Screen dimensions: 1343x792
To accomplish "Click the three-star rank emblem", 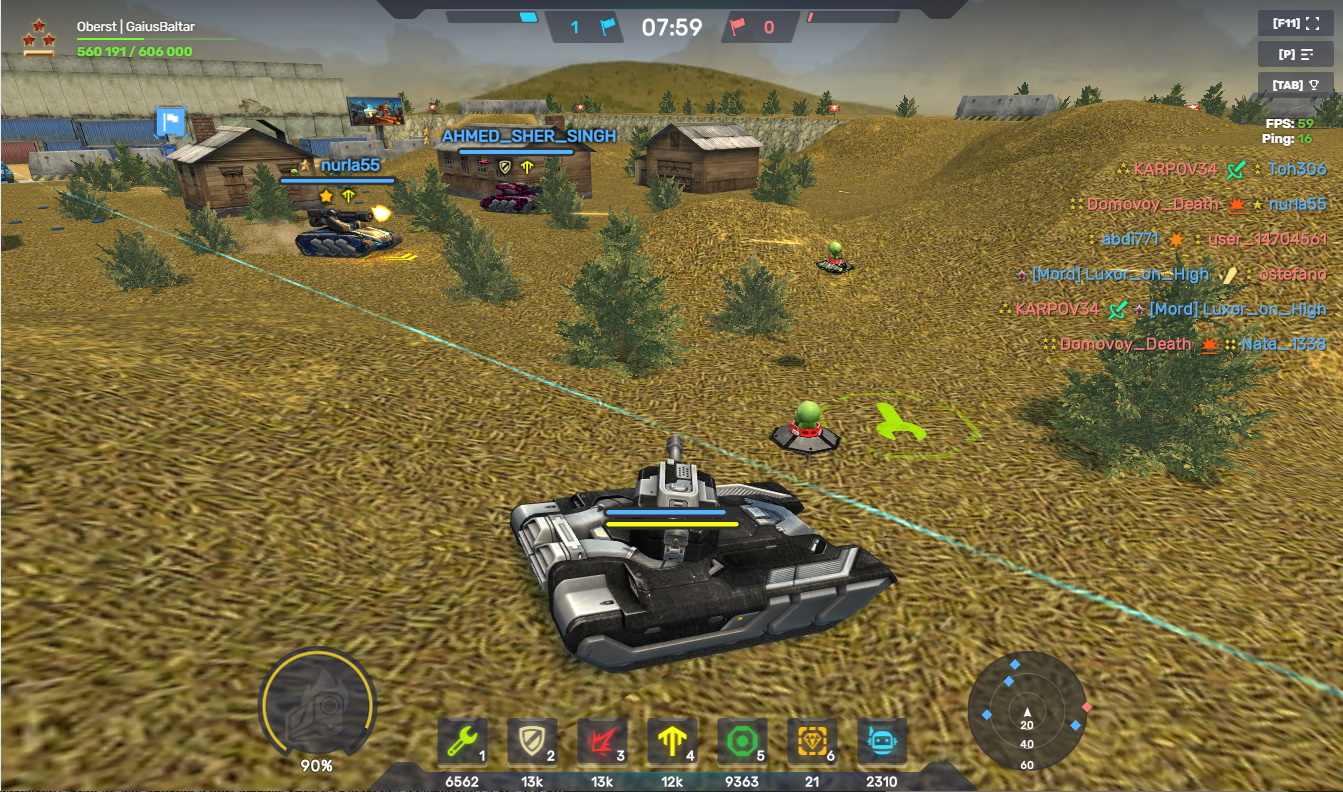I will 39,37.
